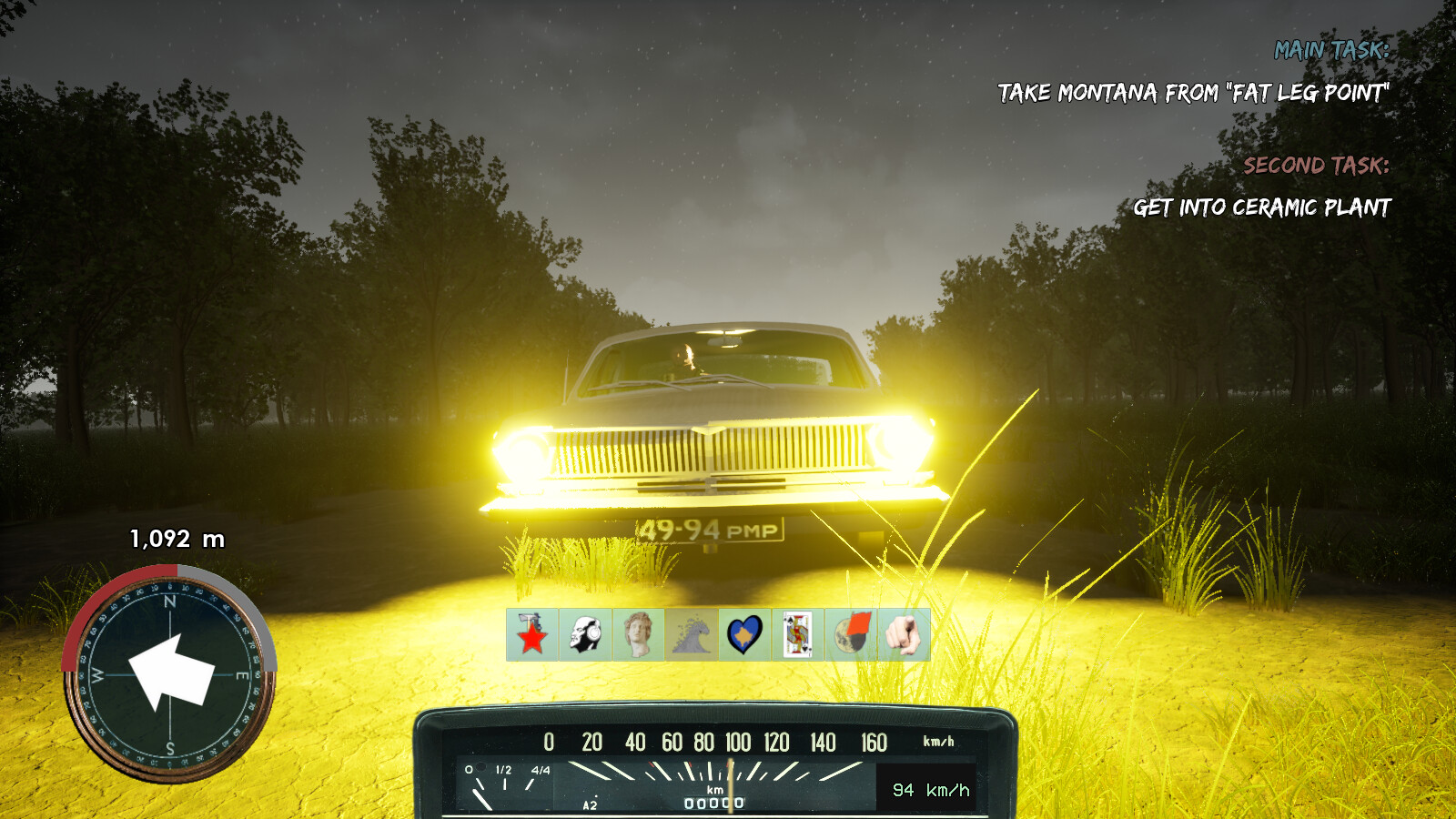This screenshot has width=1456, height=819.
Task: Activate the pointing finger icon
Action: (x=904, y=634)
